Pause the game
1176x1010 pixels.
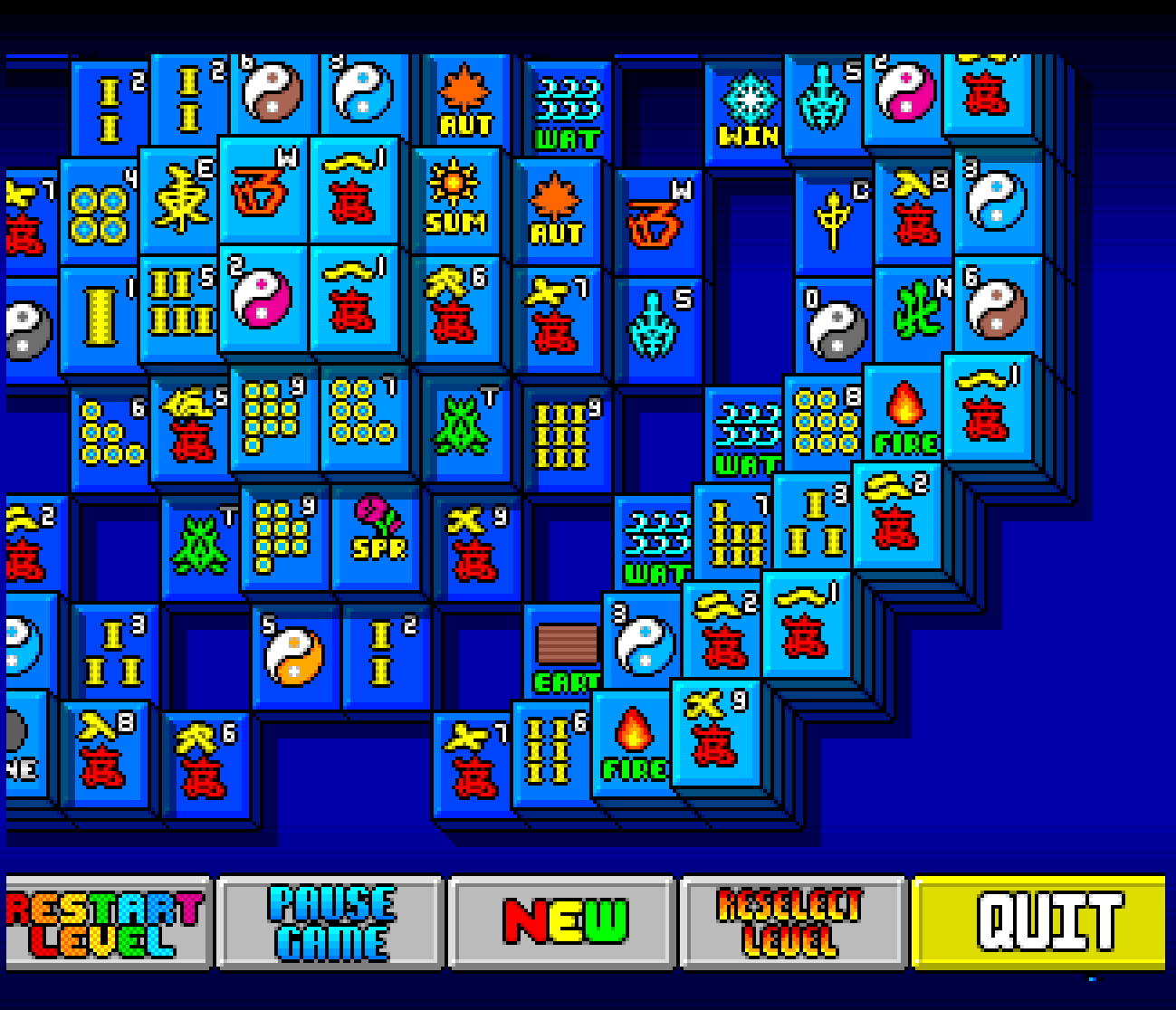[331, 922]
